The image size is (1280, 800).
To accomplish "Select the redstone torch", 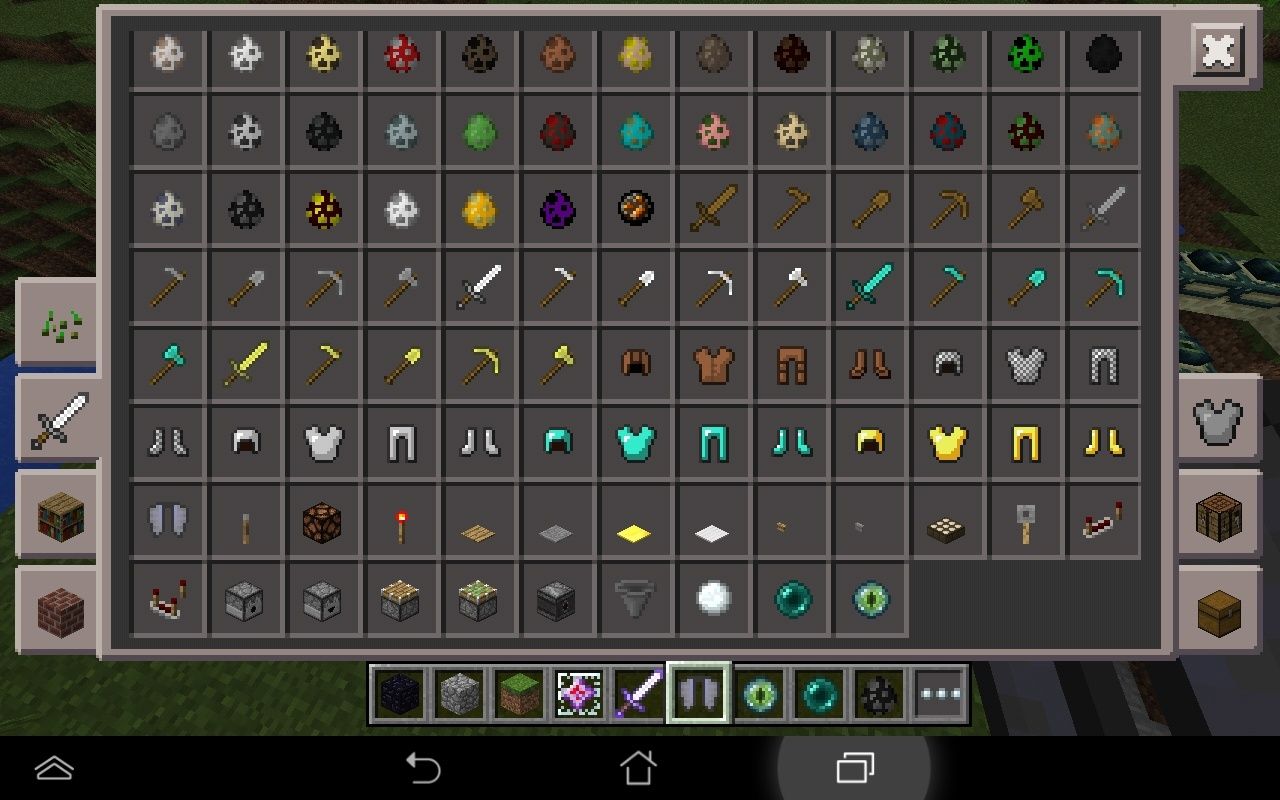I will (401, 519).
